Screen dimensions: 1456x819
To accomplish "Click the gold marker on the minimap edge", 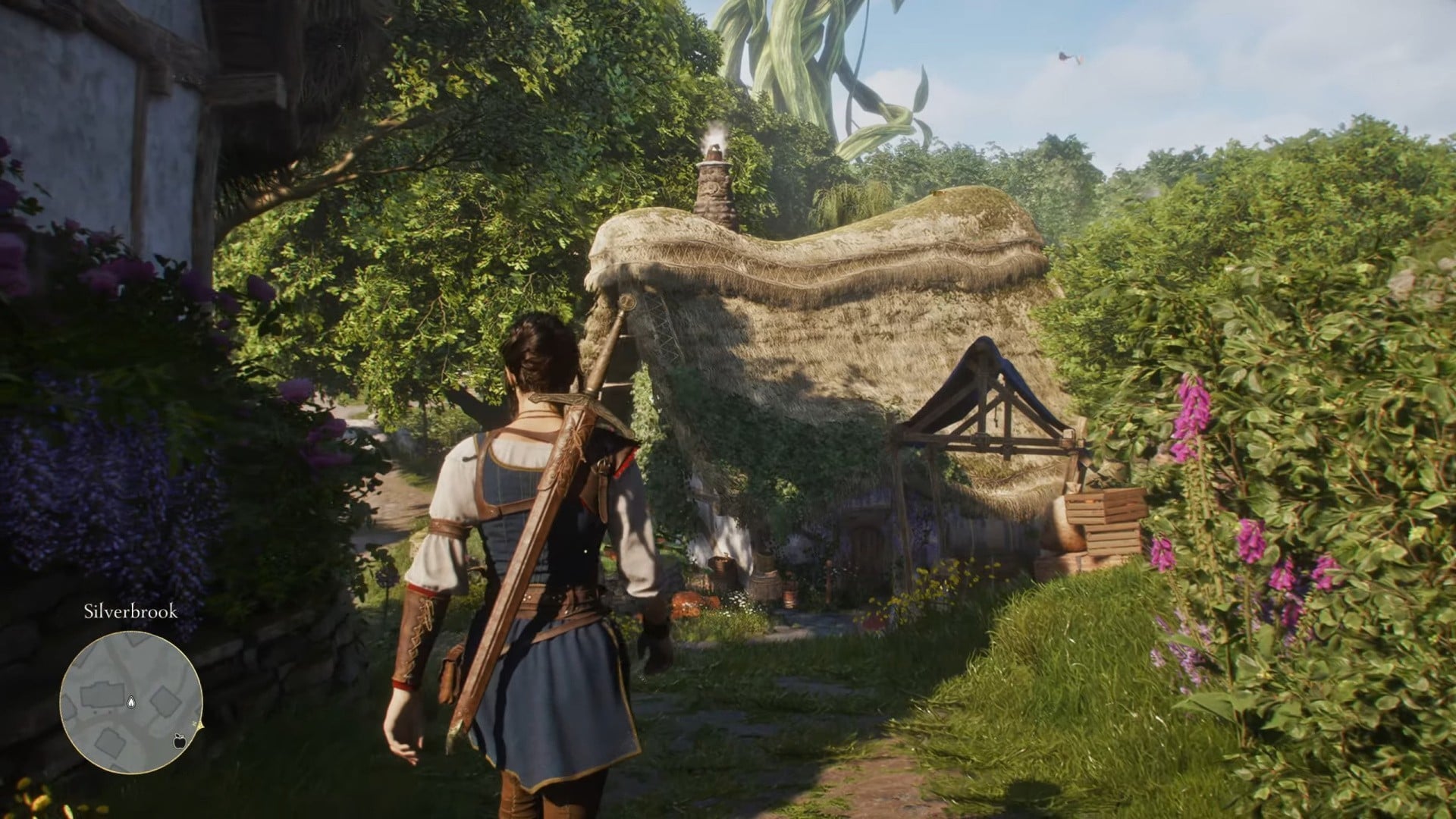I will point(199,726).
